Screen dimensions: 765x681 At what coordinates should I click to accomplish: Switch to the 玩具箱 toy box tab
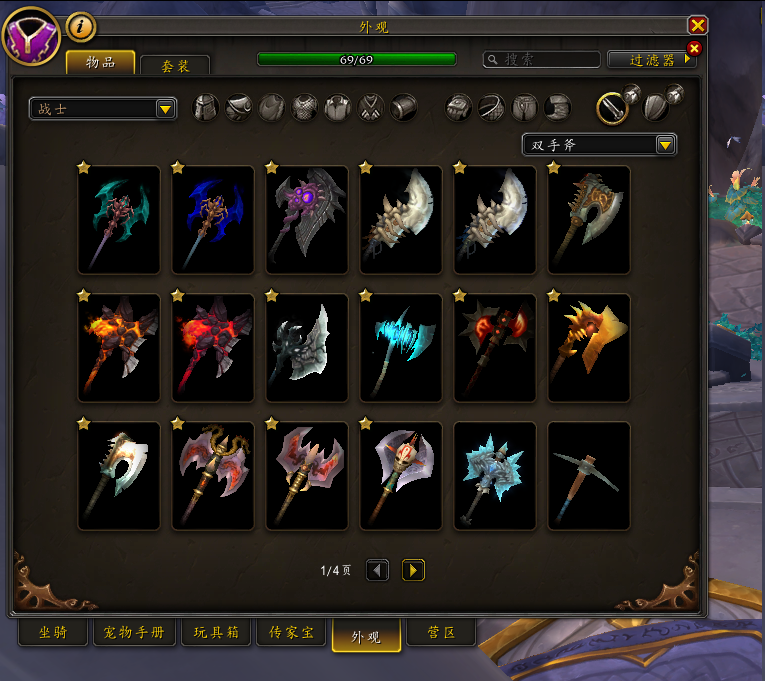pyautogui.click(x=213, y=633)
